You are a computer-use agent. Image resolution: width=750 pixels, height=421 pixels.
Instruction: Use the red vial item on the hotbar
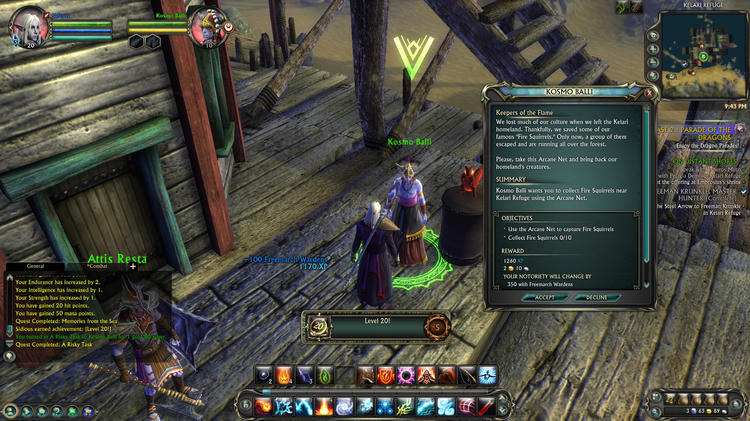486,406
